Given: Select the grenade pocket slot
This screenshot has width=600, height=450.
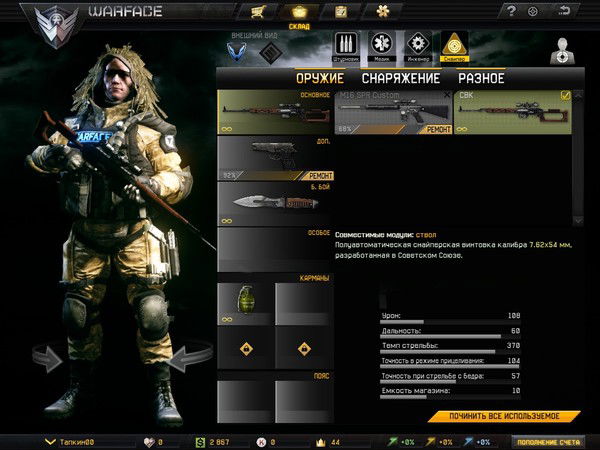Looking at the screenshot, I should point(244,303).
